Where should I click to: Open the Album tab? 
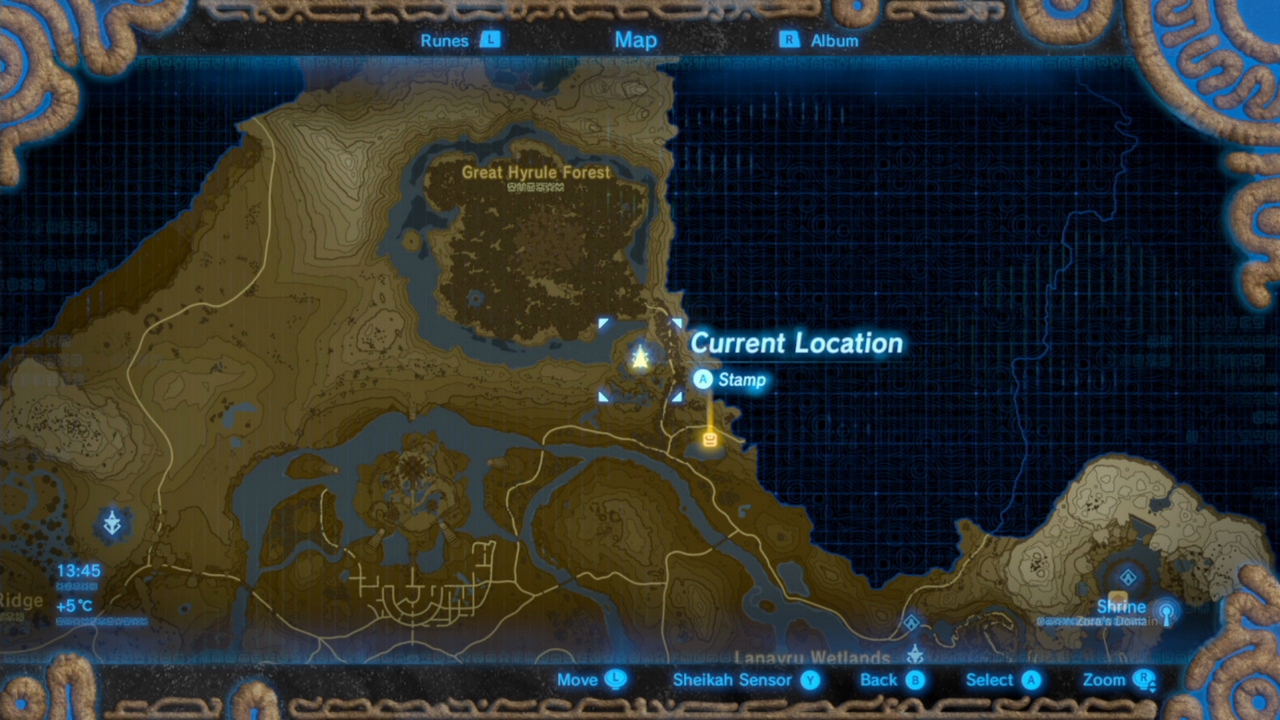[821, 41]
